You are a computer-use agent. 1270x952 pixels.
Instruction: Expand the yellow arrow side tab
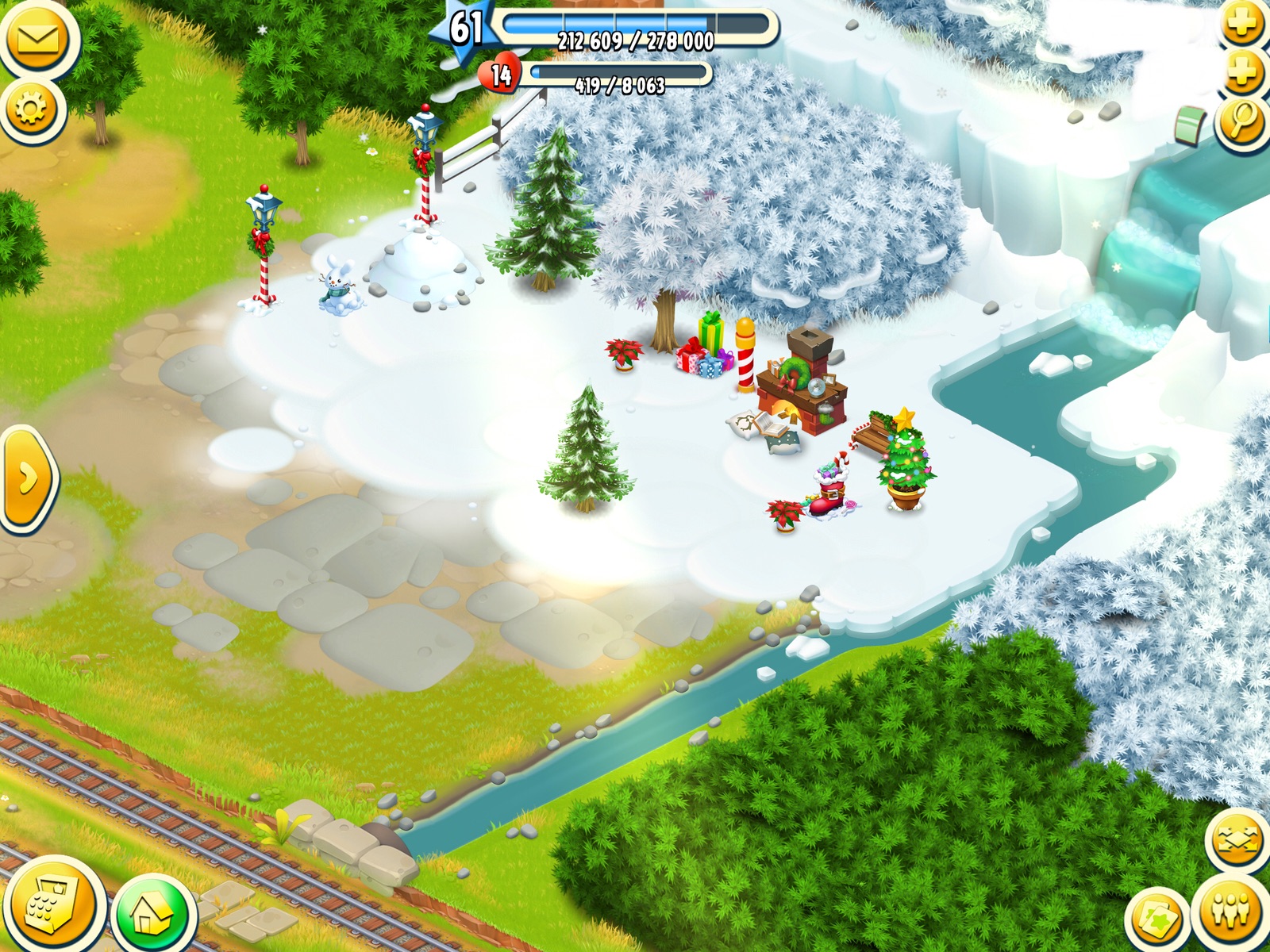click(x=27, y=478)
